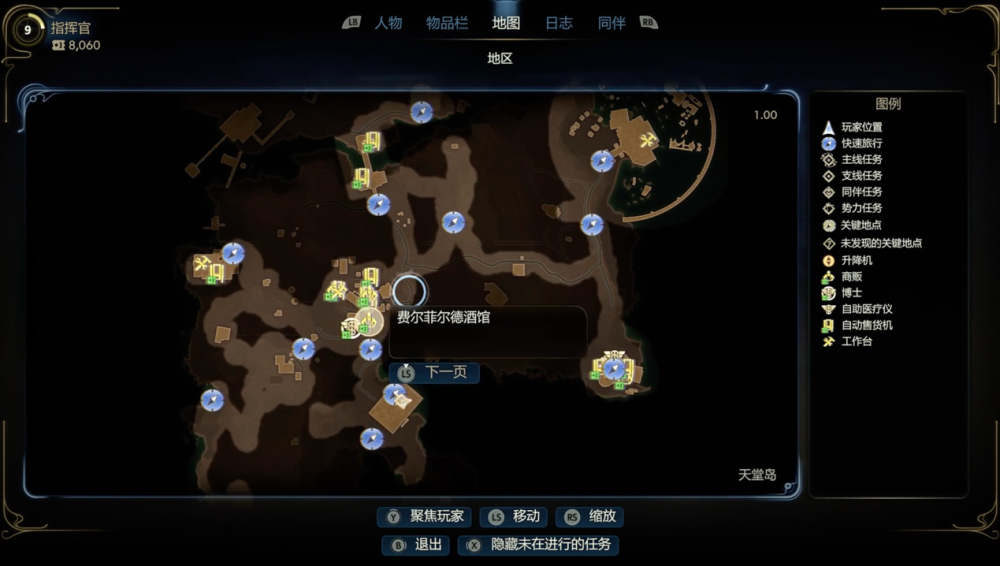Select the 主线任务 legend entry

(861, 160)
